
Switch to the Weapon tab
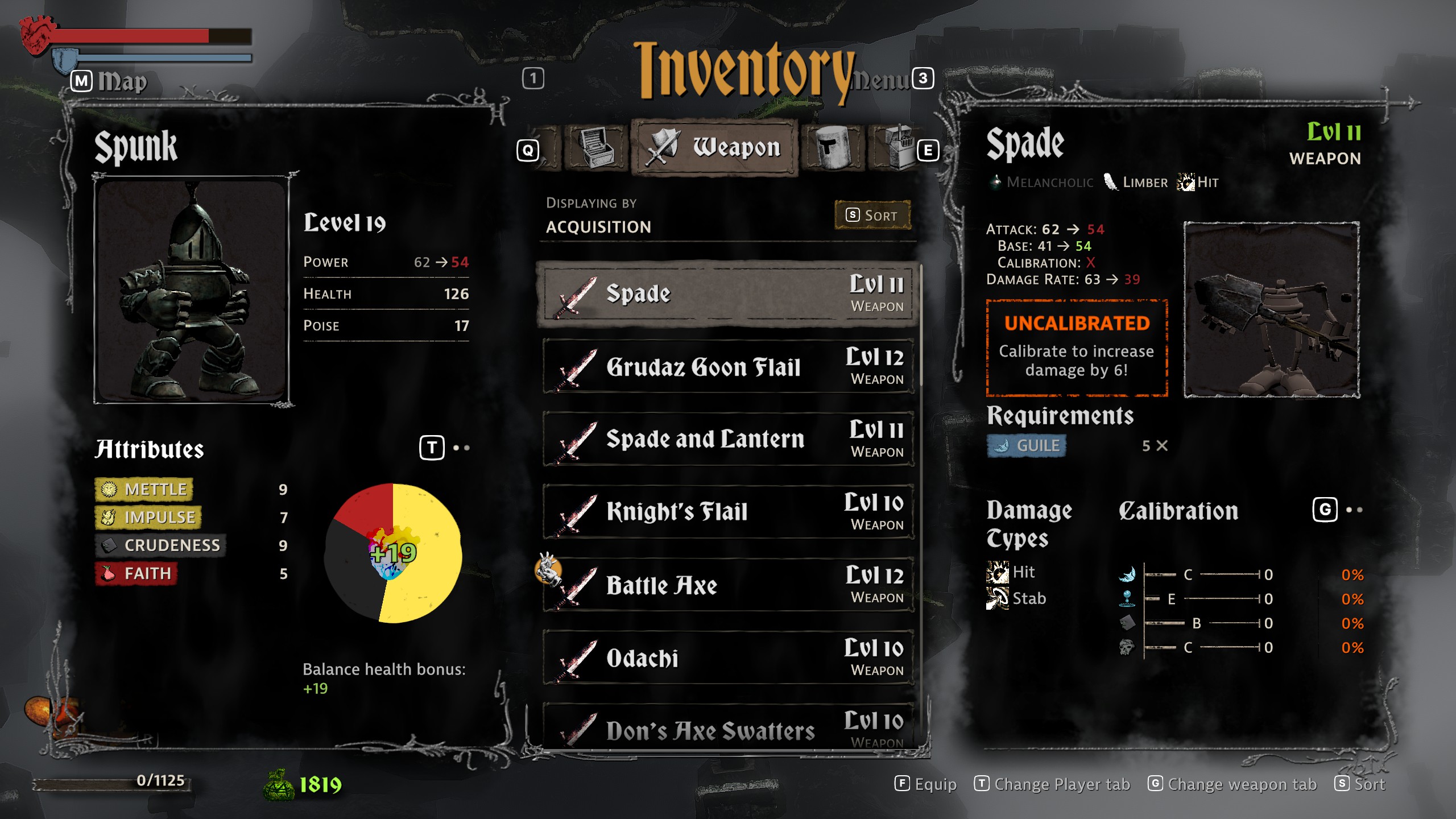tap(715, 148)
